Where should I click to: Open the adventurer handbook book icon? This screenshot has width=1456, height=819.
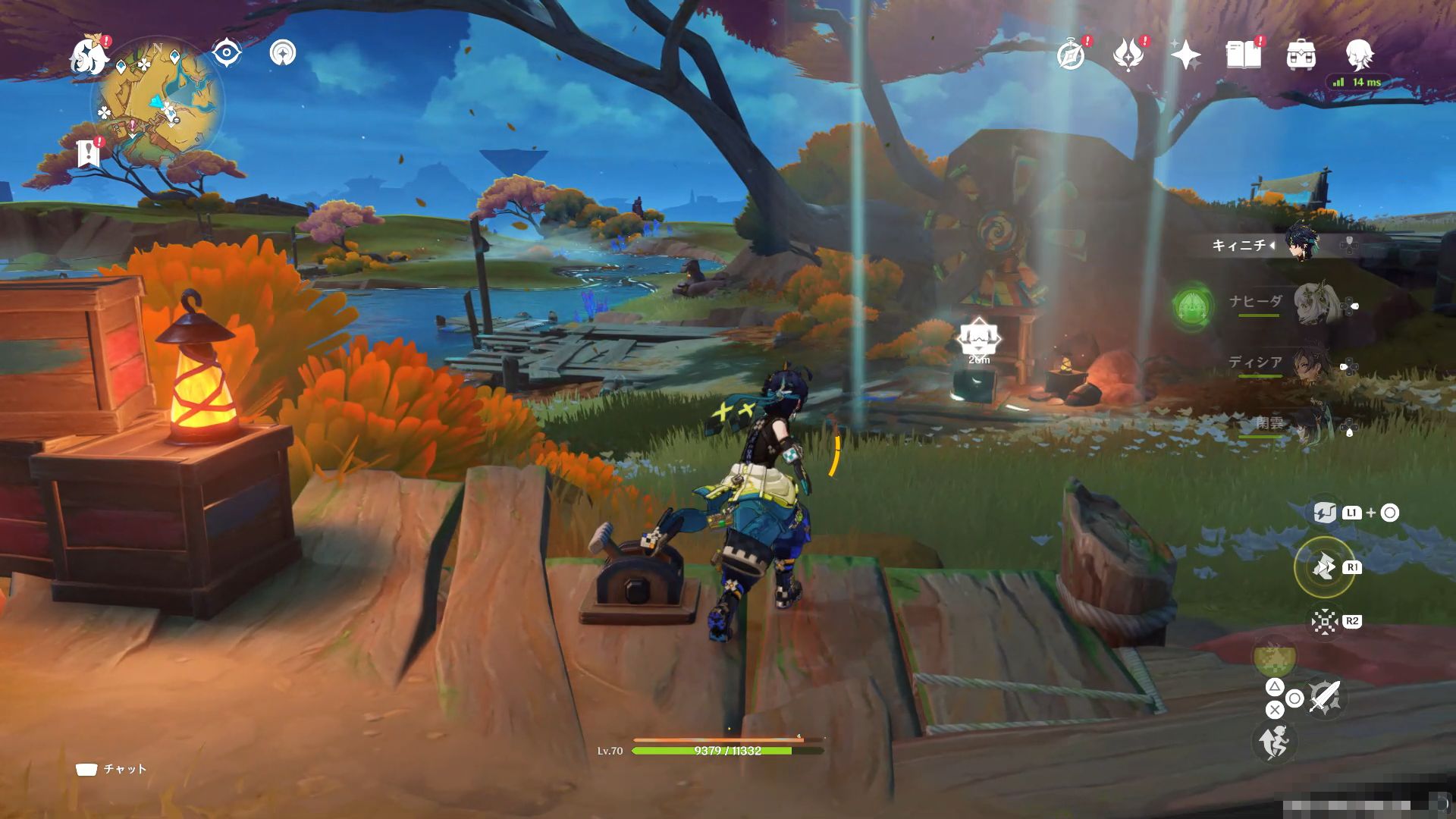[x=1244, y=55]
